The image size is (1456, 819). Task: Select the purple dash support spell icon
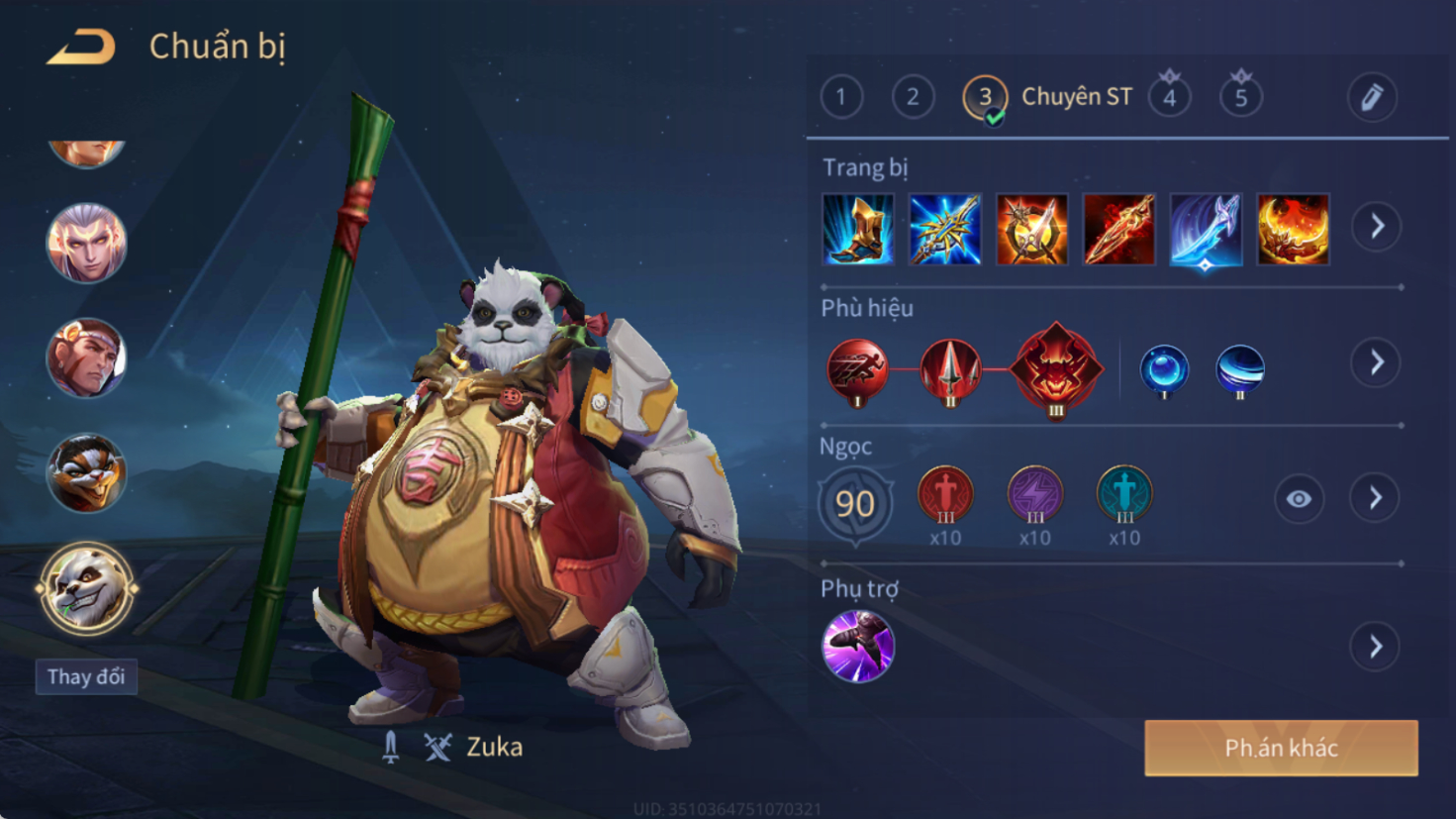point(858,647)
